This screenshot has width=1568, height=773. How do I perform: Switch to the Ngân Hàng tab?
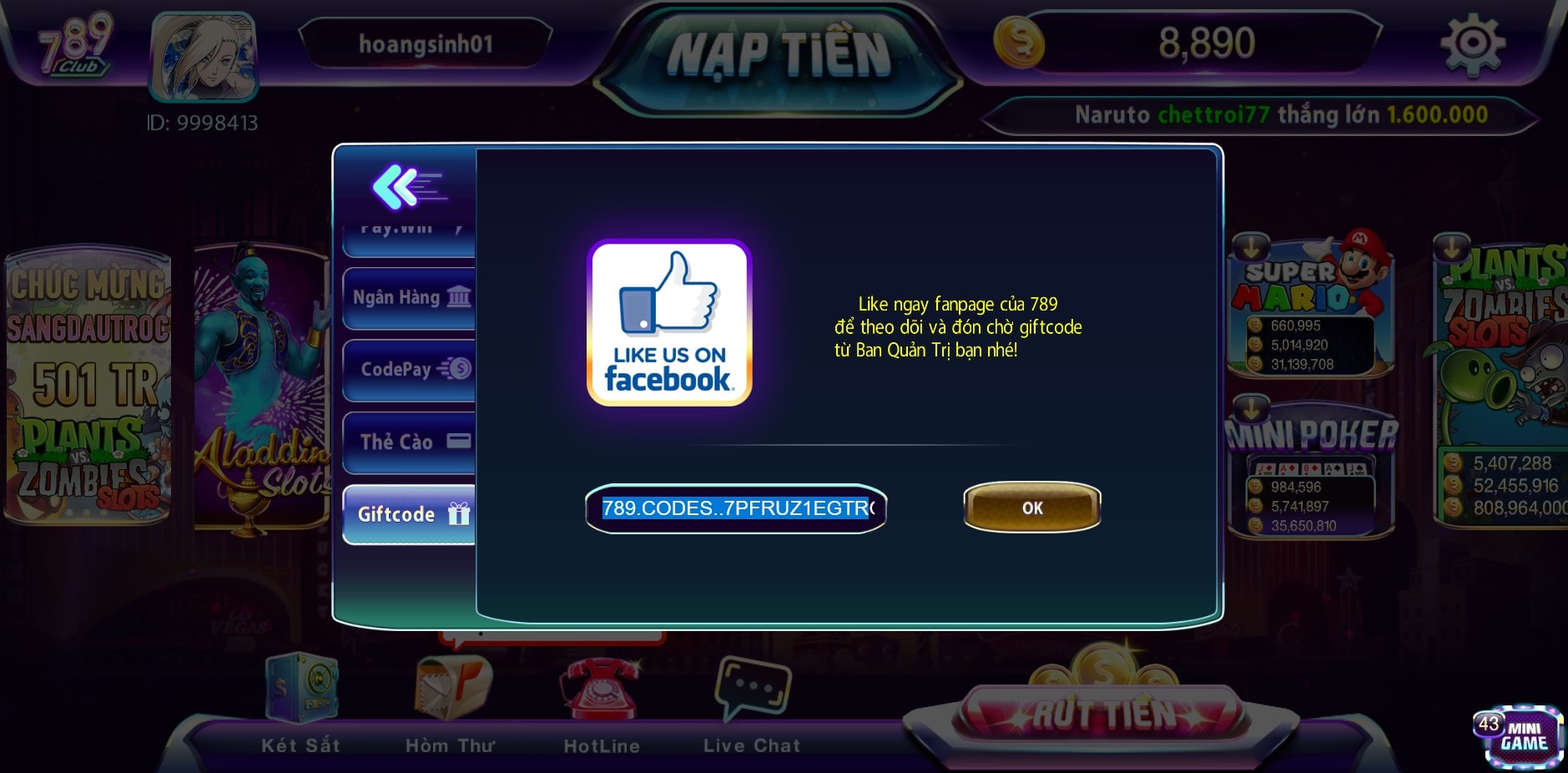point(406,297)
